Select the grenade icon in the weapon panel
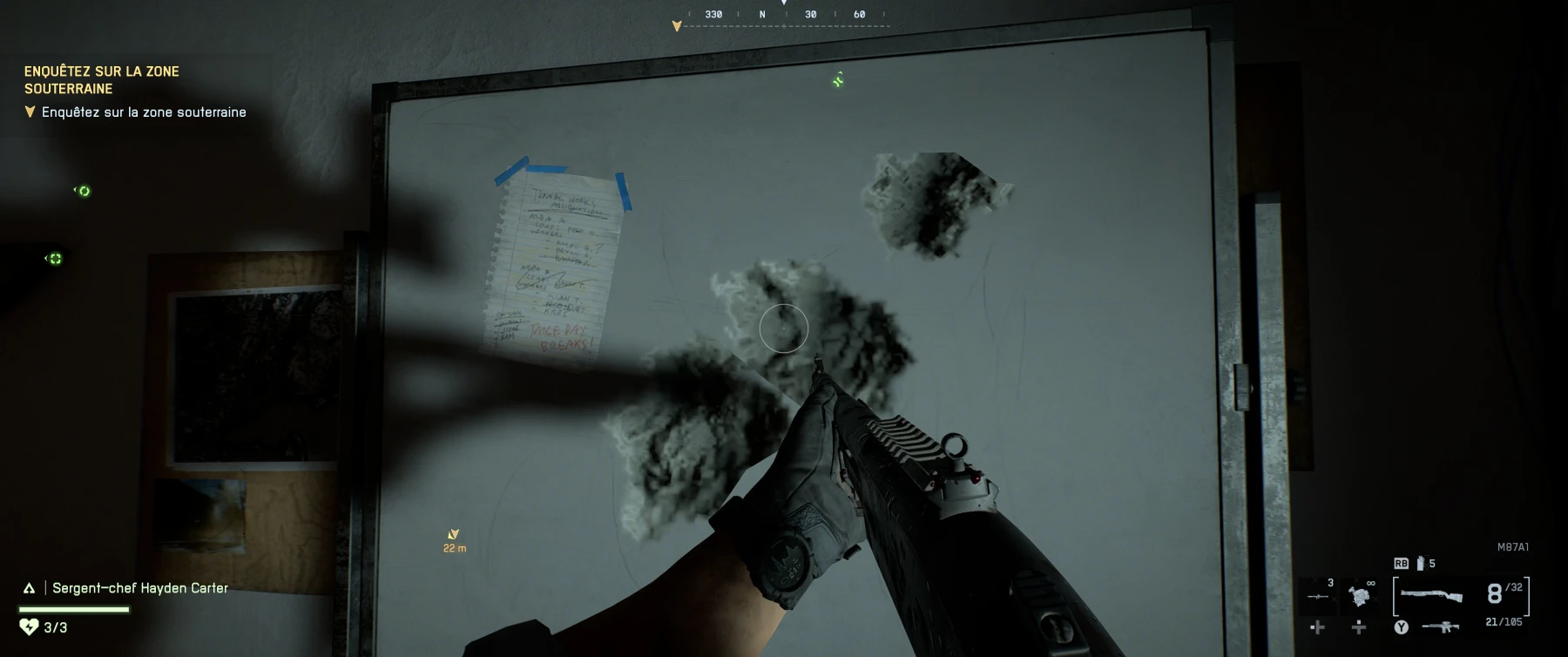1568x657 pixels. click(1420, 564)
